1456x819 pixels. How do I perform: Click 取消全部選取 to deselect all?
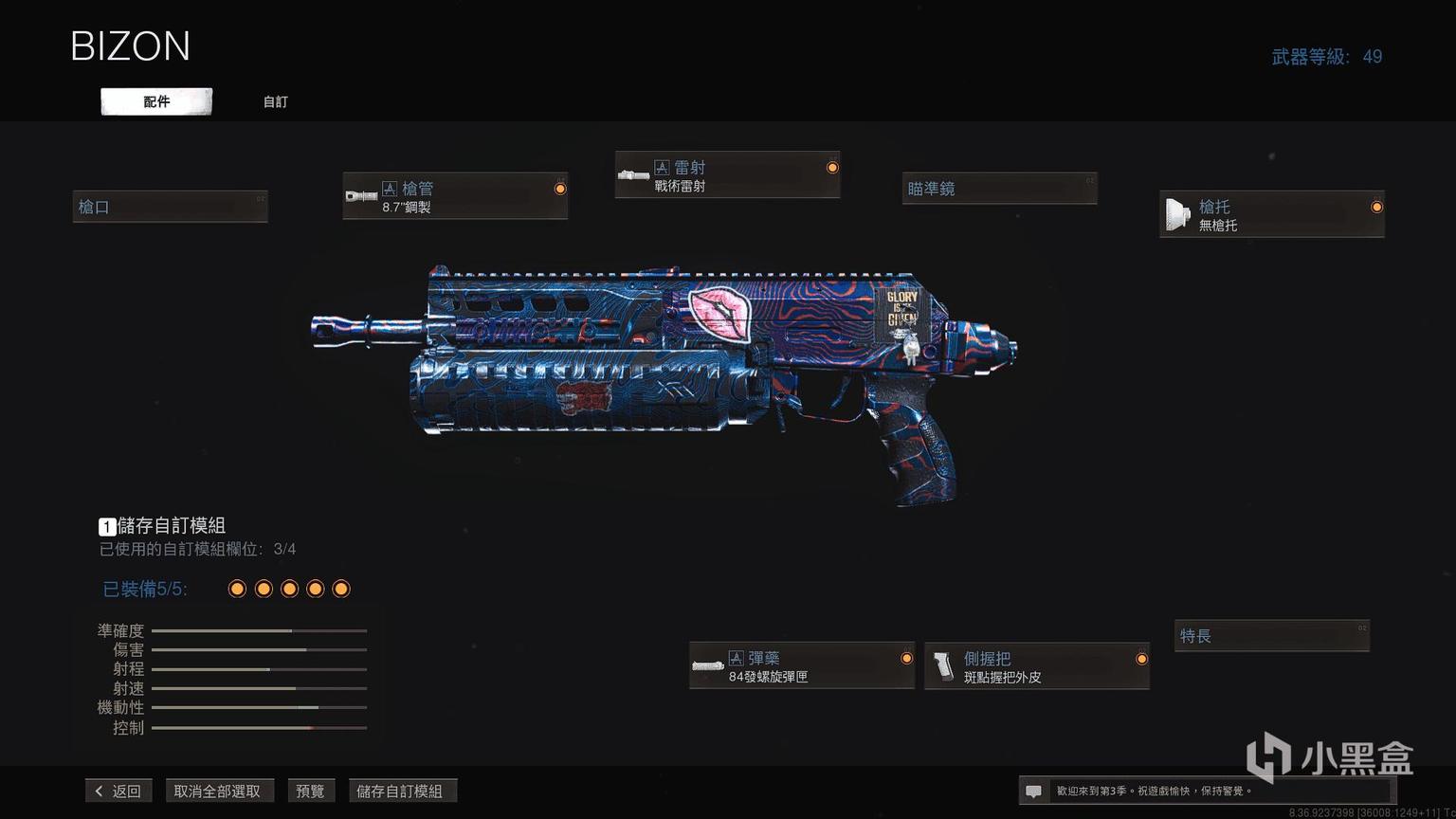(217, 791)
